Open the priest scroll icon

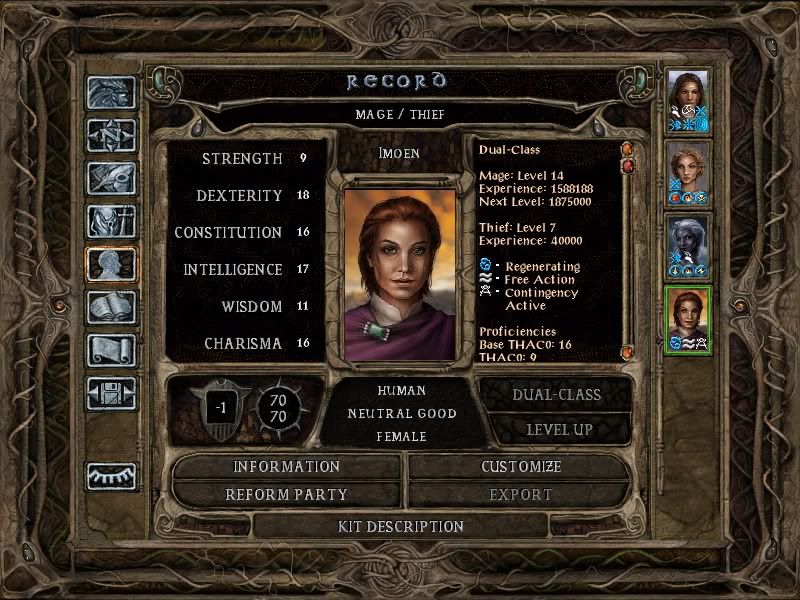(x=111, y=350)
